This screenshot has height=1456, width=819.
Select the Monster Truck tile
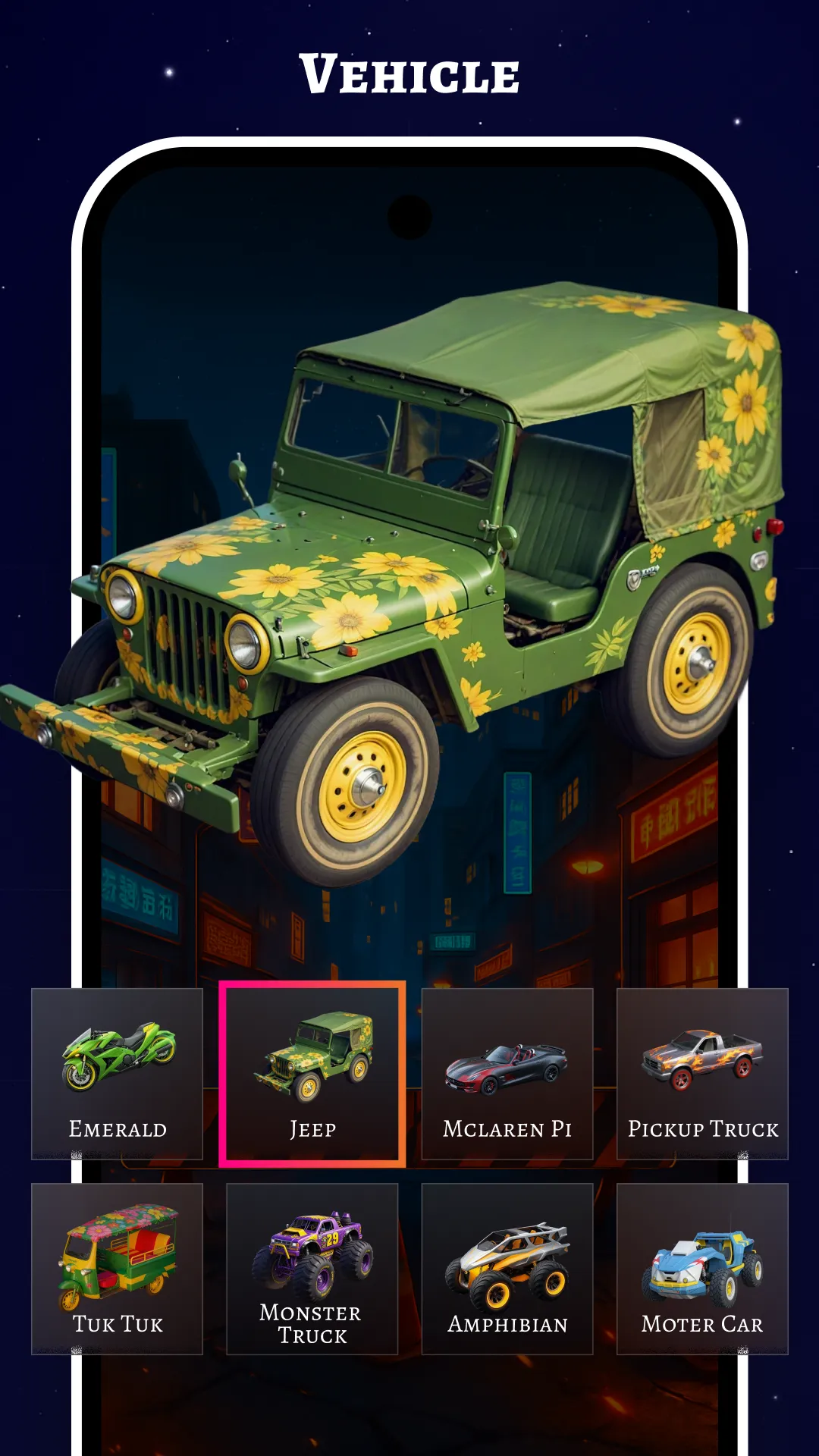tap(312, 1268)
